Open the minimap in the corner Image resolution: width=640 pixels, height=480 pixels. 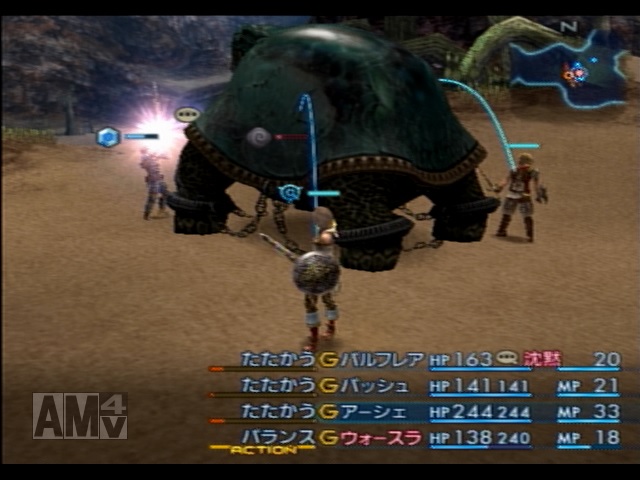[567, 68]
